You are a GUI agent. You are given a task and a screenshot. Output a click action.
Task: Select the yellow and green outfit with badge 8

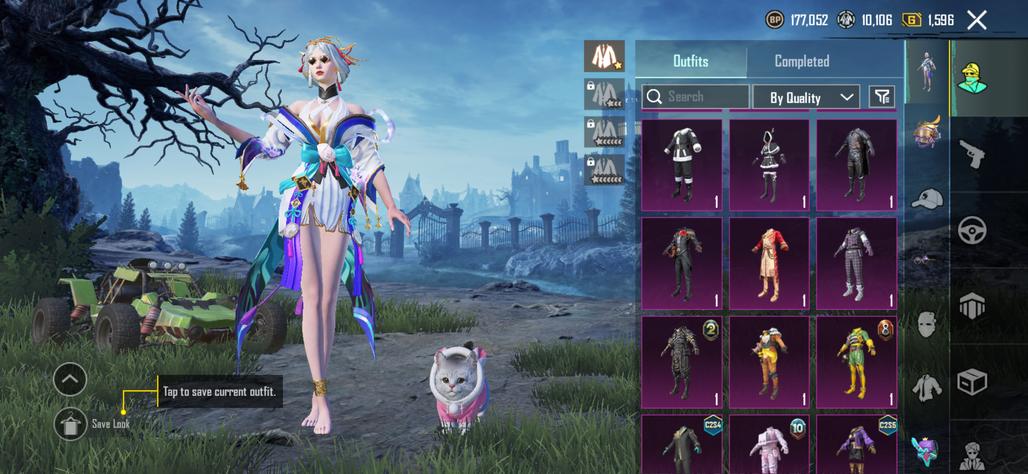pos(856,361)
